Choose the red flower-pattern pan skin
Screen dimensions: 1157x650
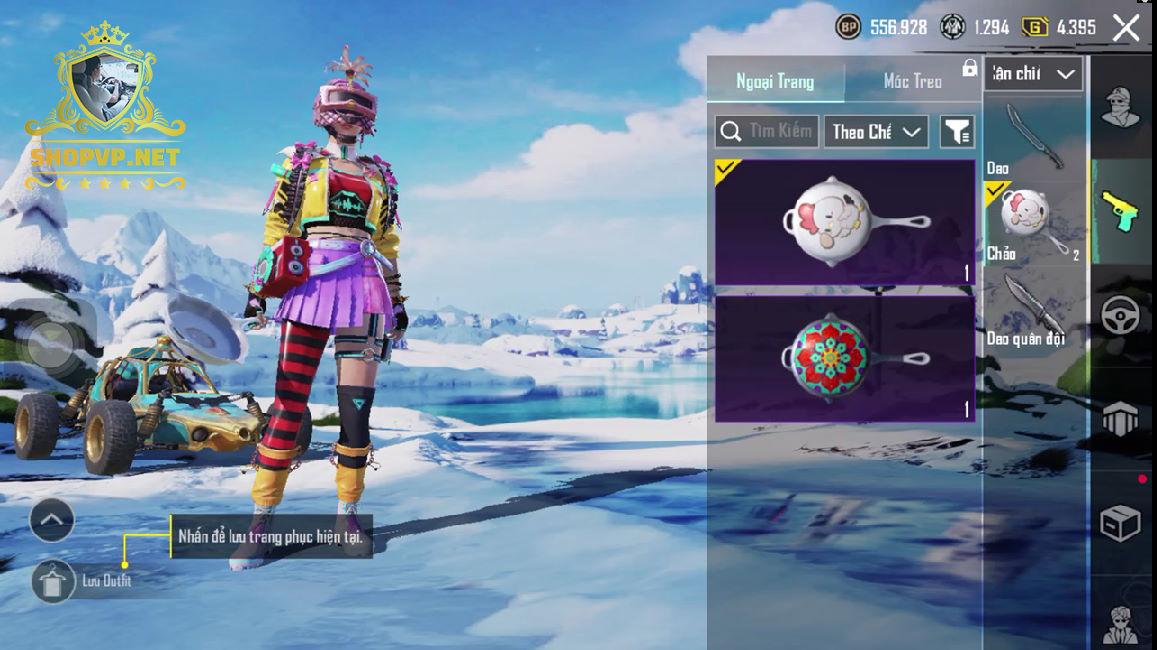tap(845, 358)
